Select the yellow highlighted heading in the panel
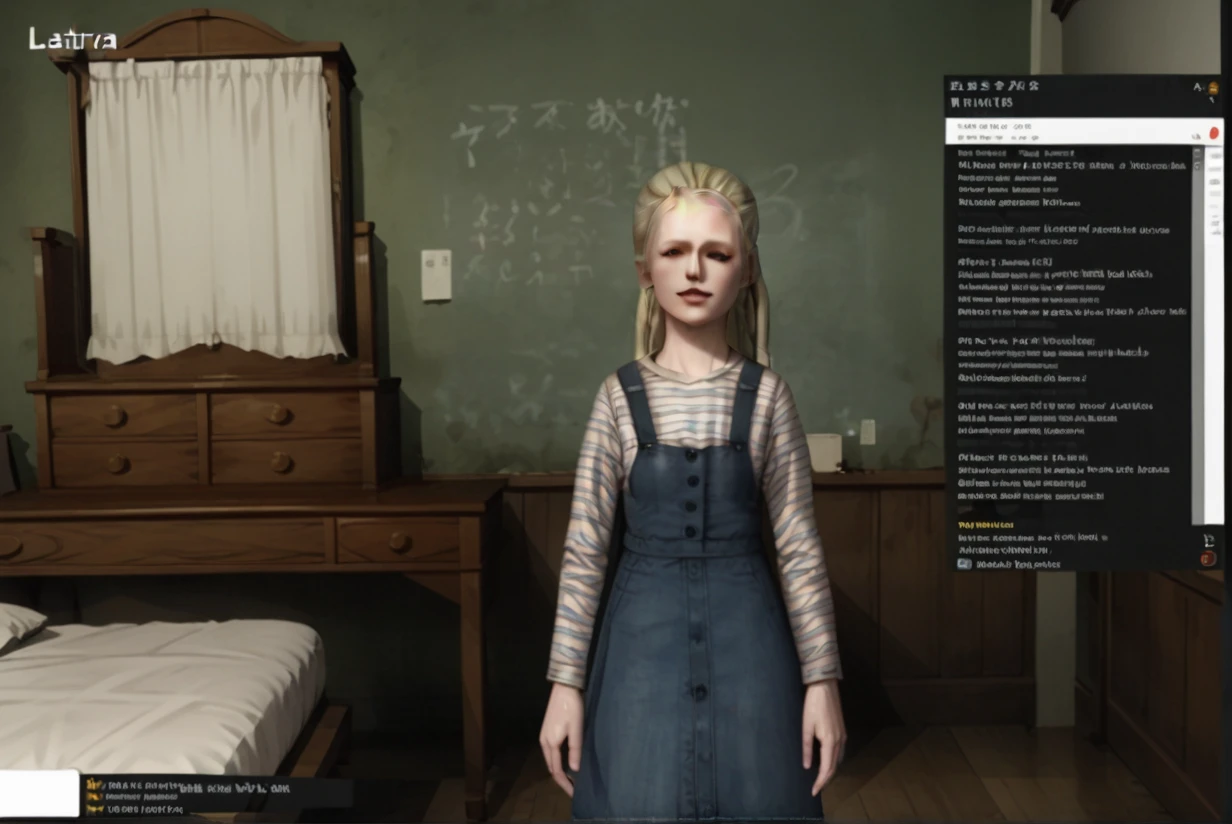The image size is (1232, 824). [x=985, y=524]
